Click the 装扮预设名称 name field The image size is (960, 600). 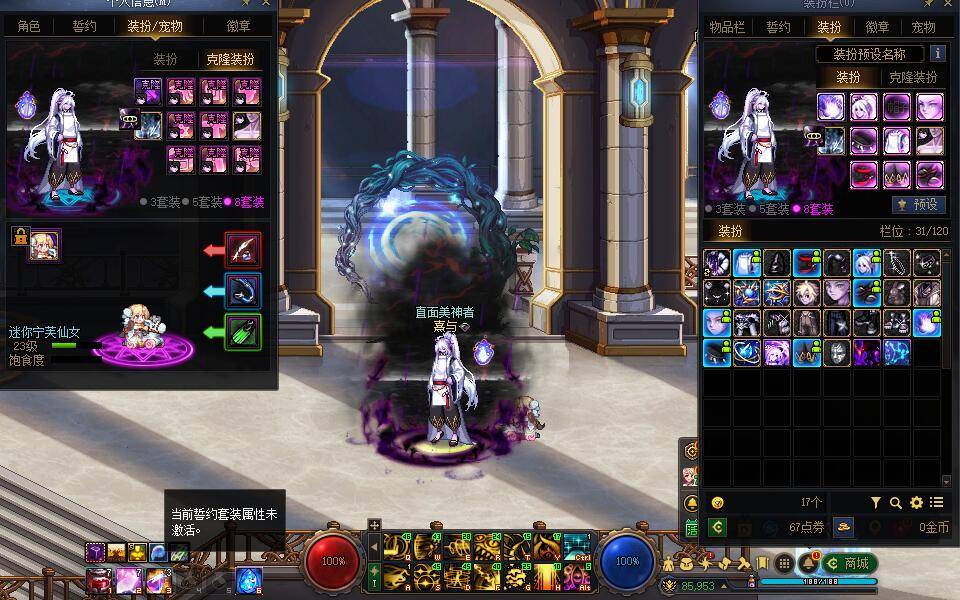click(869, 54)
